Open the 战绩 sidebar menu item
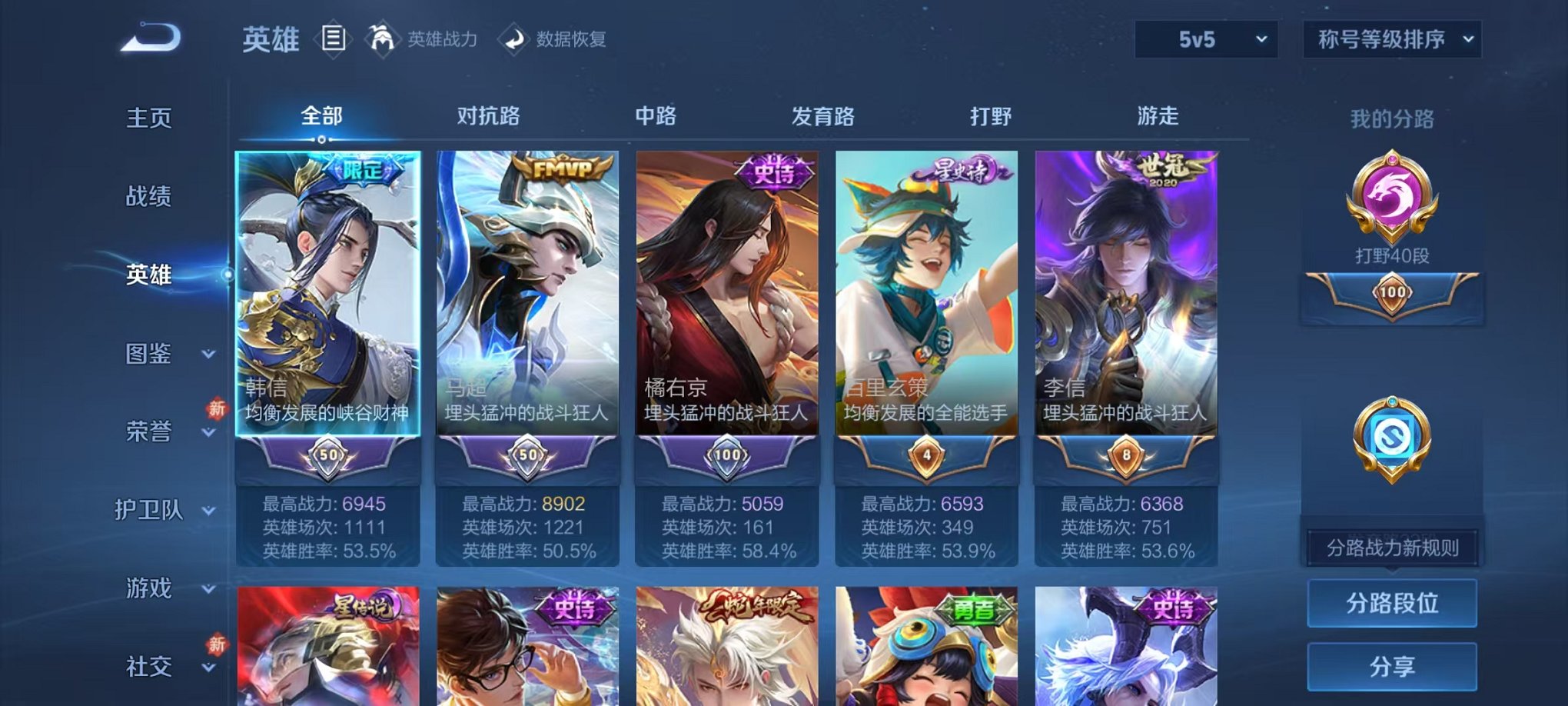Viewport: 1568px width, 706px height. tap(148, 198)
